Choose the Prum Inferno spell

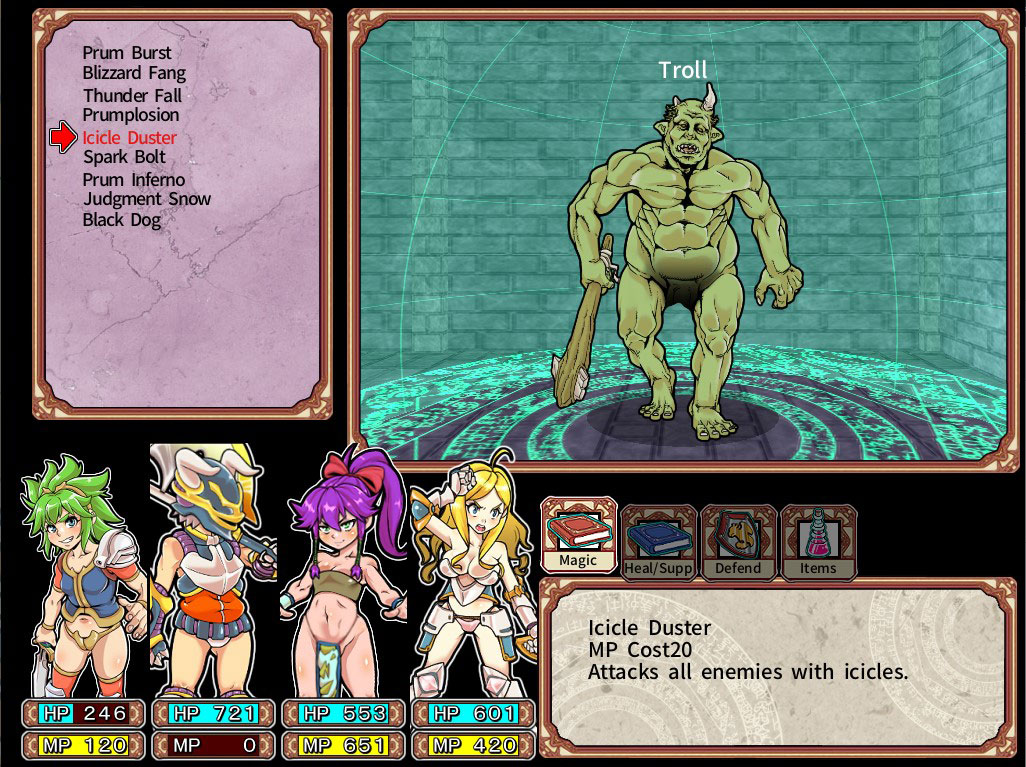coord(133,180)
